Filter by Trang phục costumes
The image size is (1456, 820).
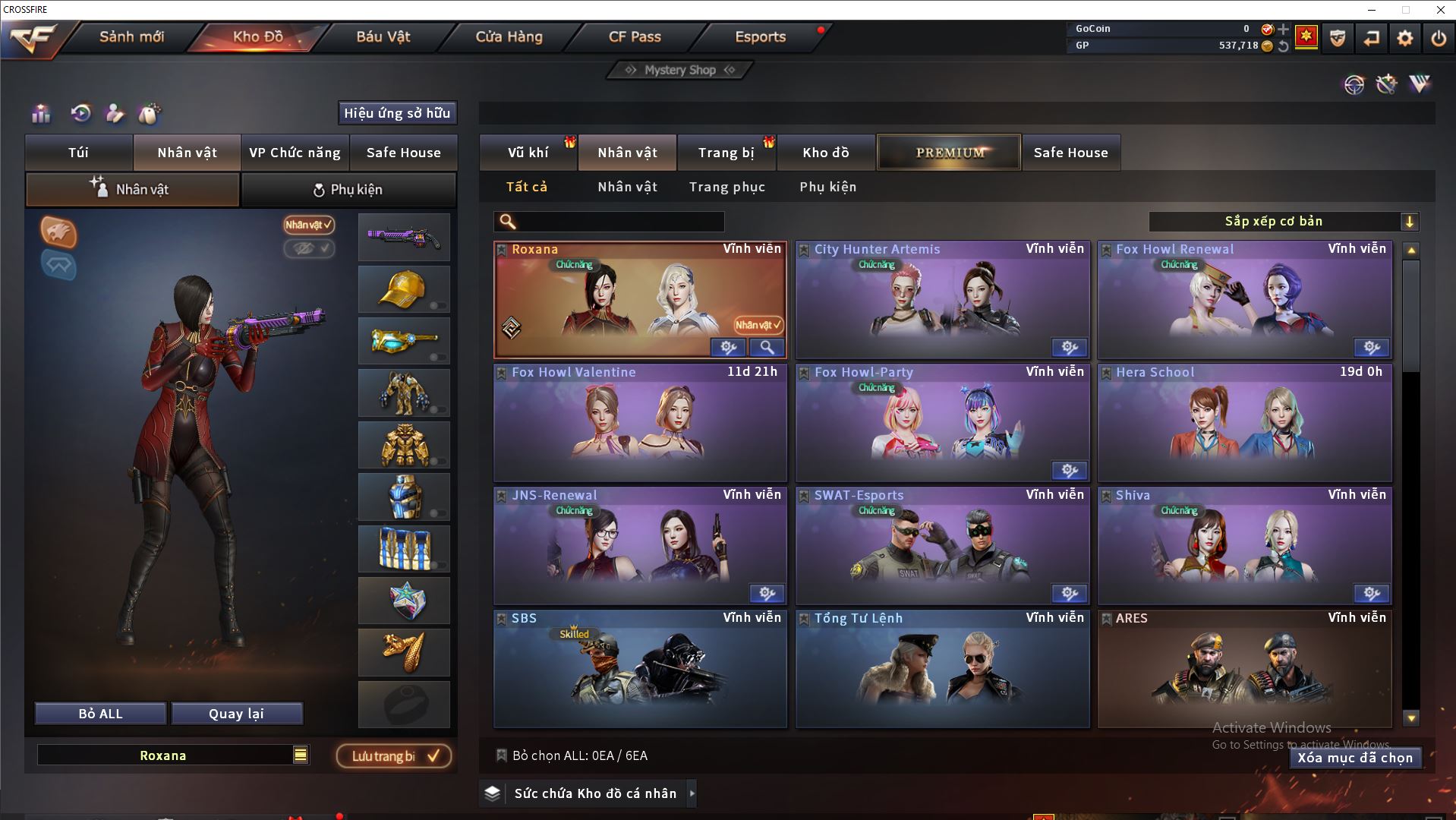click(x=726, y=187)
